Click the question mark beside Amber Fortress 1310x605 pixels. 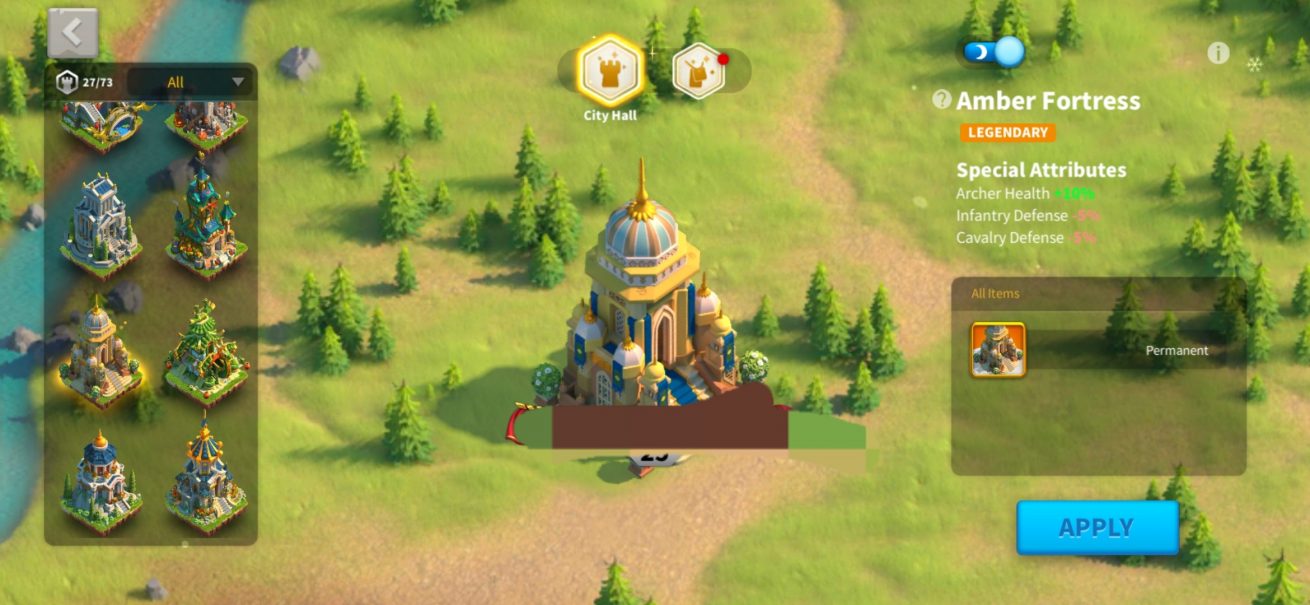(x=941, y=99)
